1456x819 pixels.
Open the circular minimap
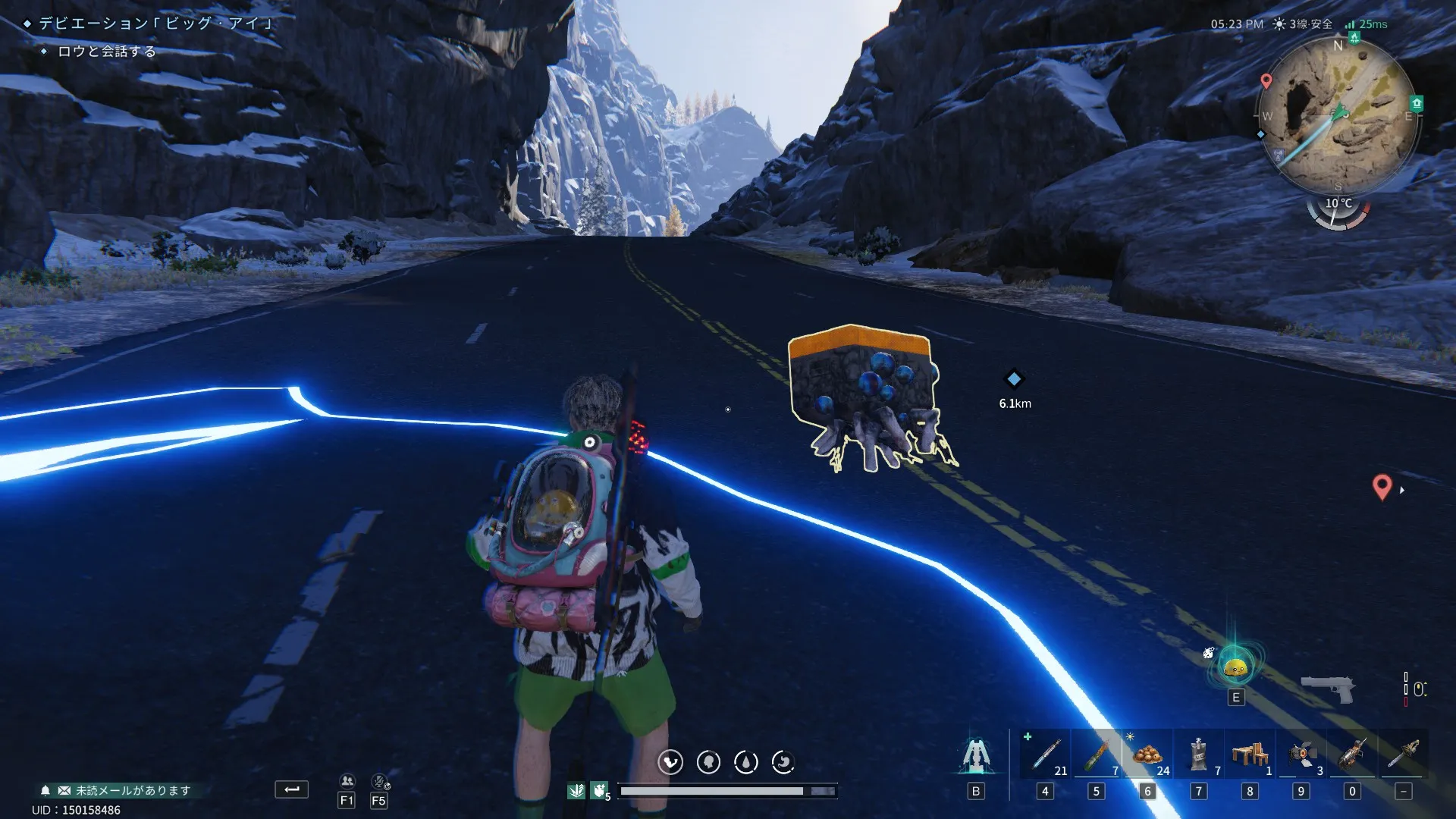click(1338, 115)
